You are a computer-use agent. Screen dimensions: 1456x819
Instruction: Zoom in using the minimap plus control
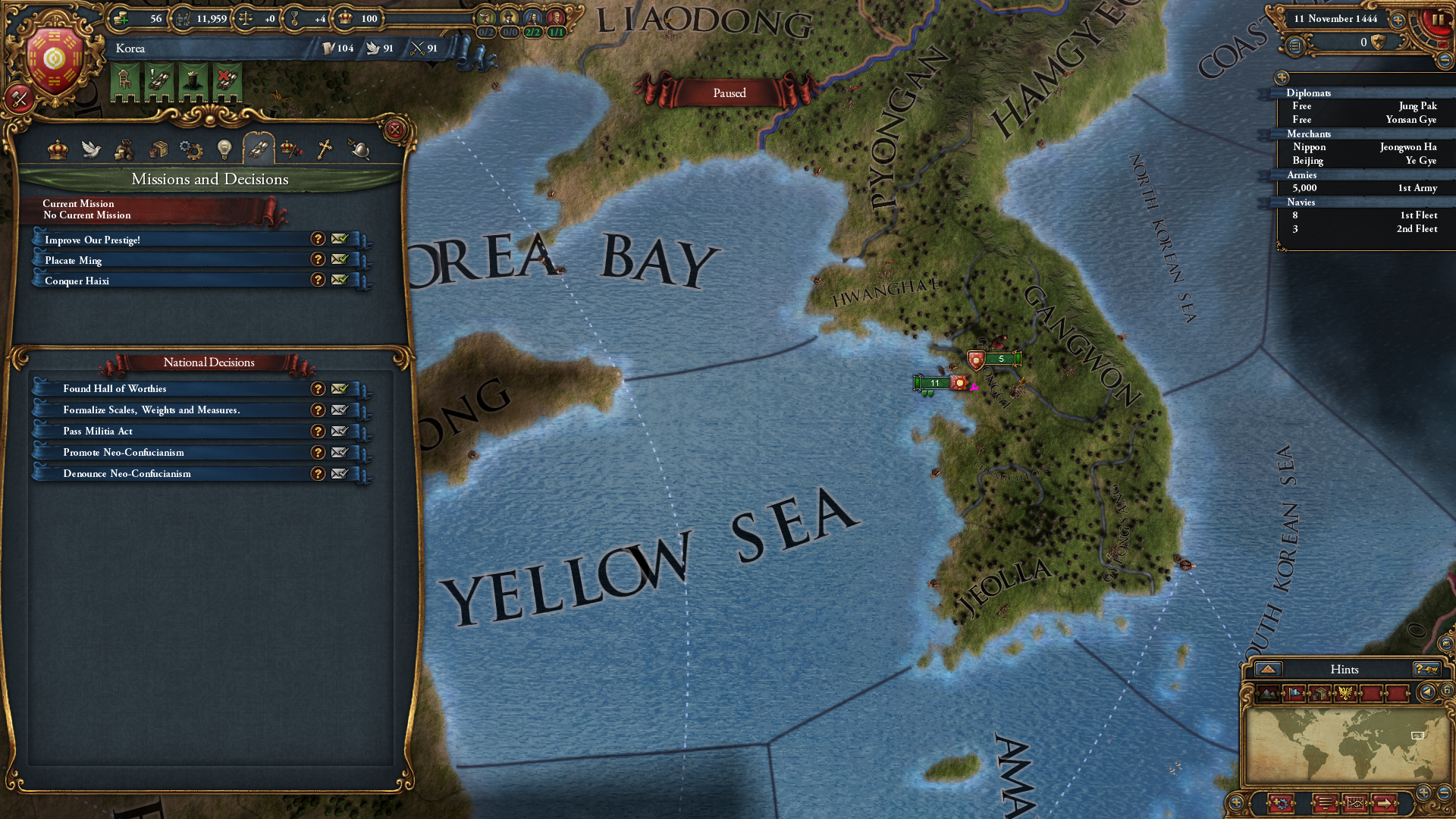tap(1423, 792)
